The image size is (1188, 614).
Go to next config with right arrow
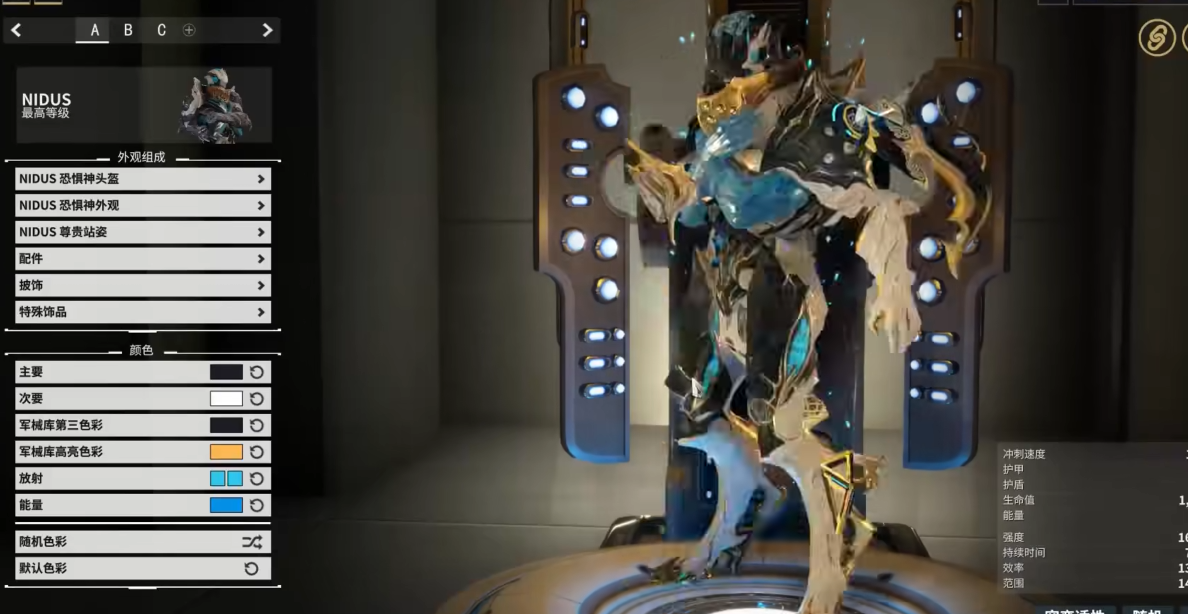[267, 30]
